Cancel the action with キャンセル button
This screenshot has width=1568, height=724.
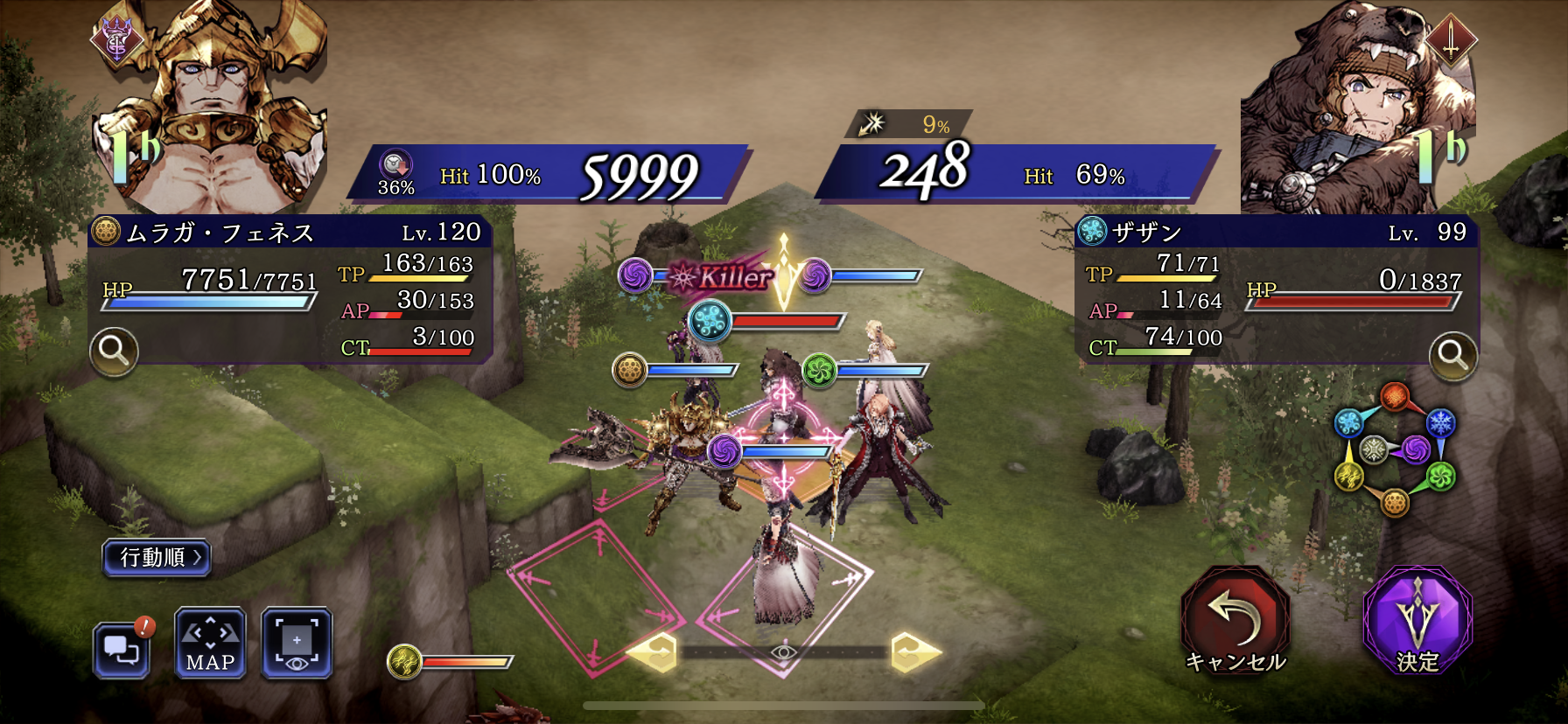coord(1235,621)
